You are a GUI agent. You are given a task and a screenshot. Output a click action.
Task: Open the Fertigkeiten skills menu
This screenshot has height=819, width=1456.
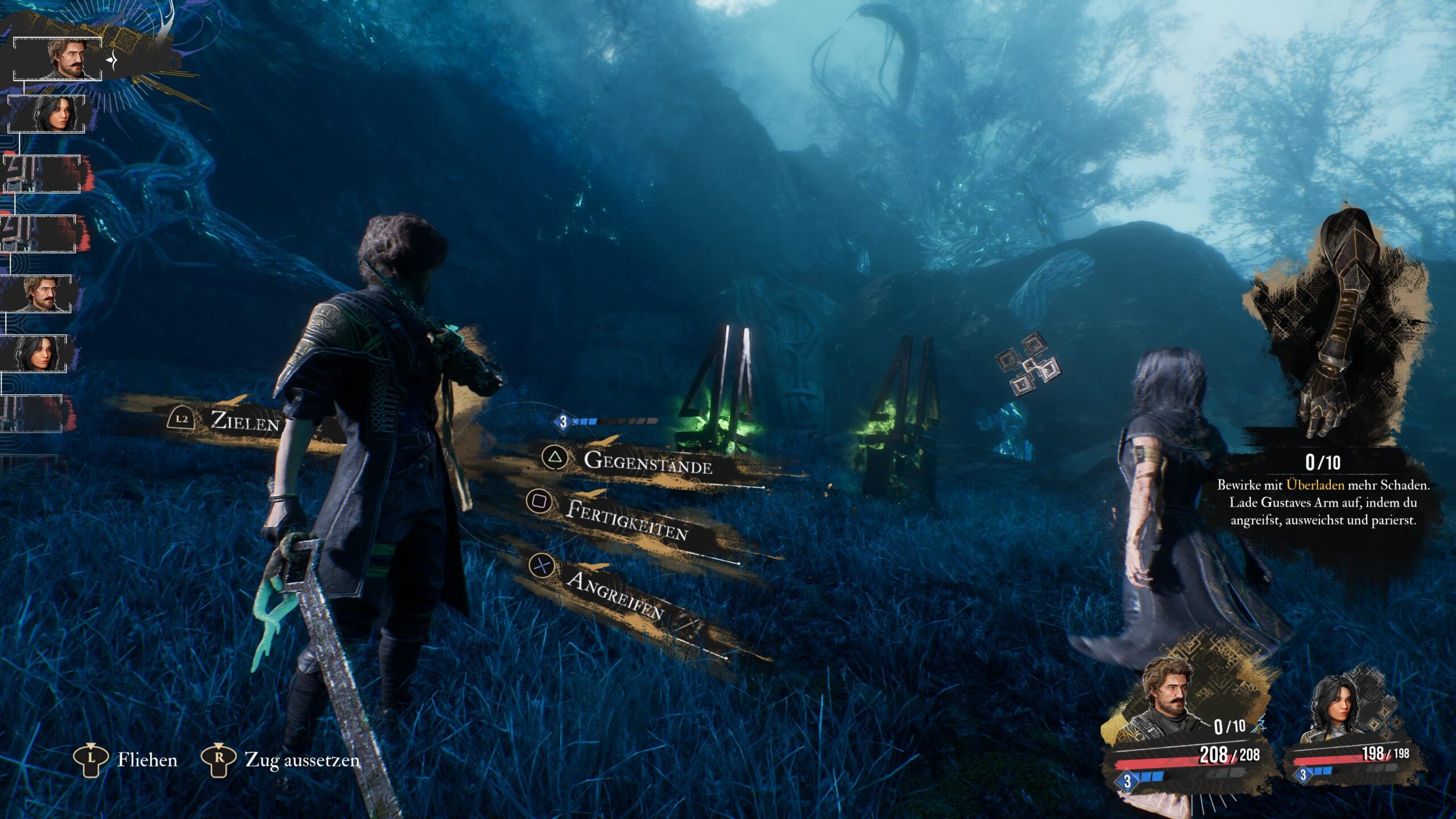click(626, 519)
